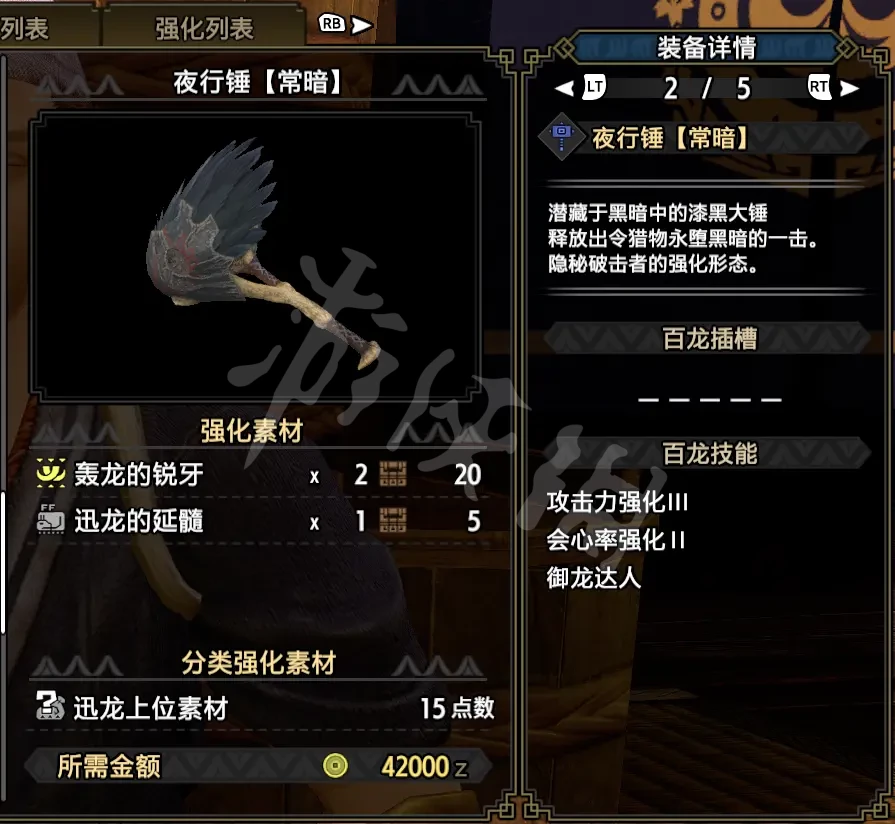Click the 夜行锤【常暗】 hammer preview image

254,256
